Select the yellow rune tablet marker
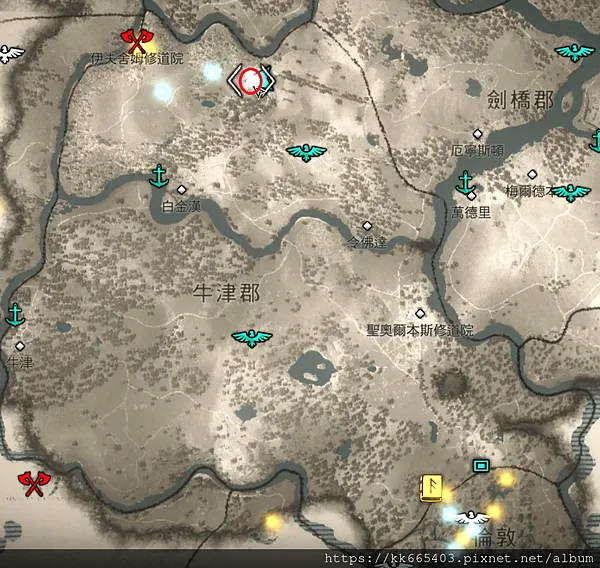Image resolution: width=600 pixels, height=568 pixels. coord(431,485)
